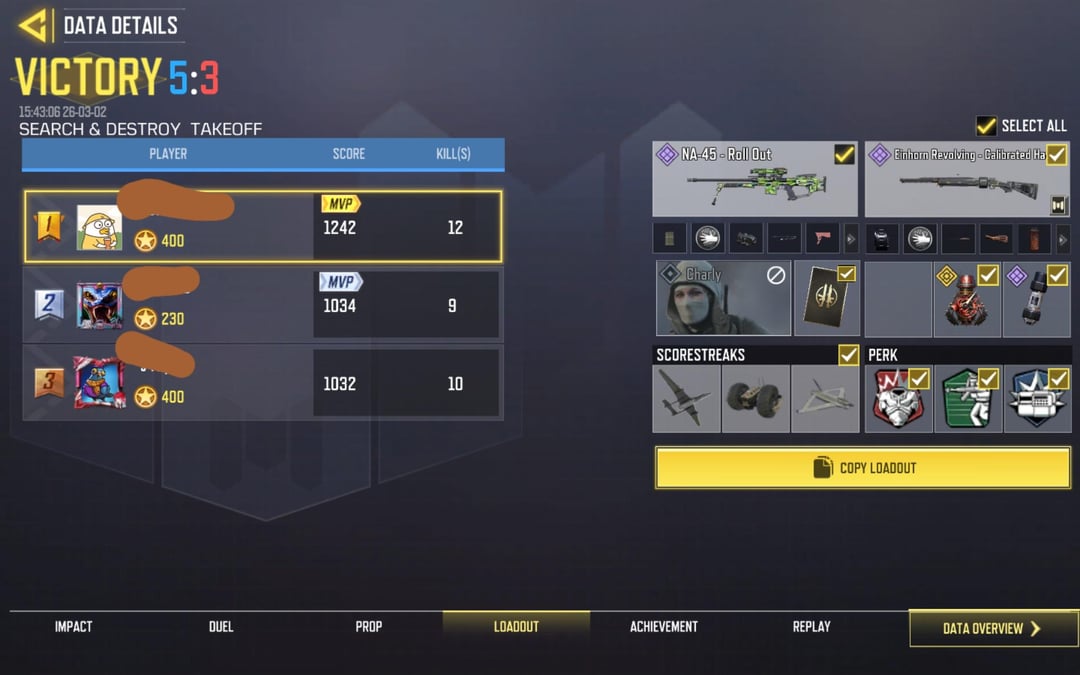Toggle the Scorestreaks checkbox
The height and width of the screenshot is (675, 1080).
coord(848,354)
